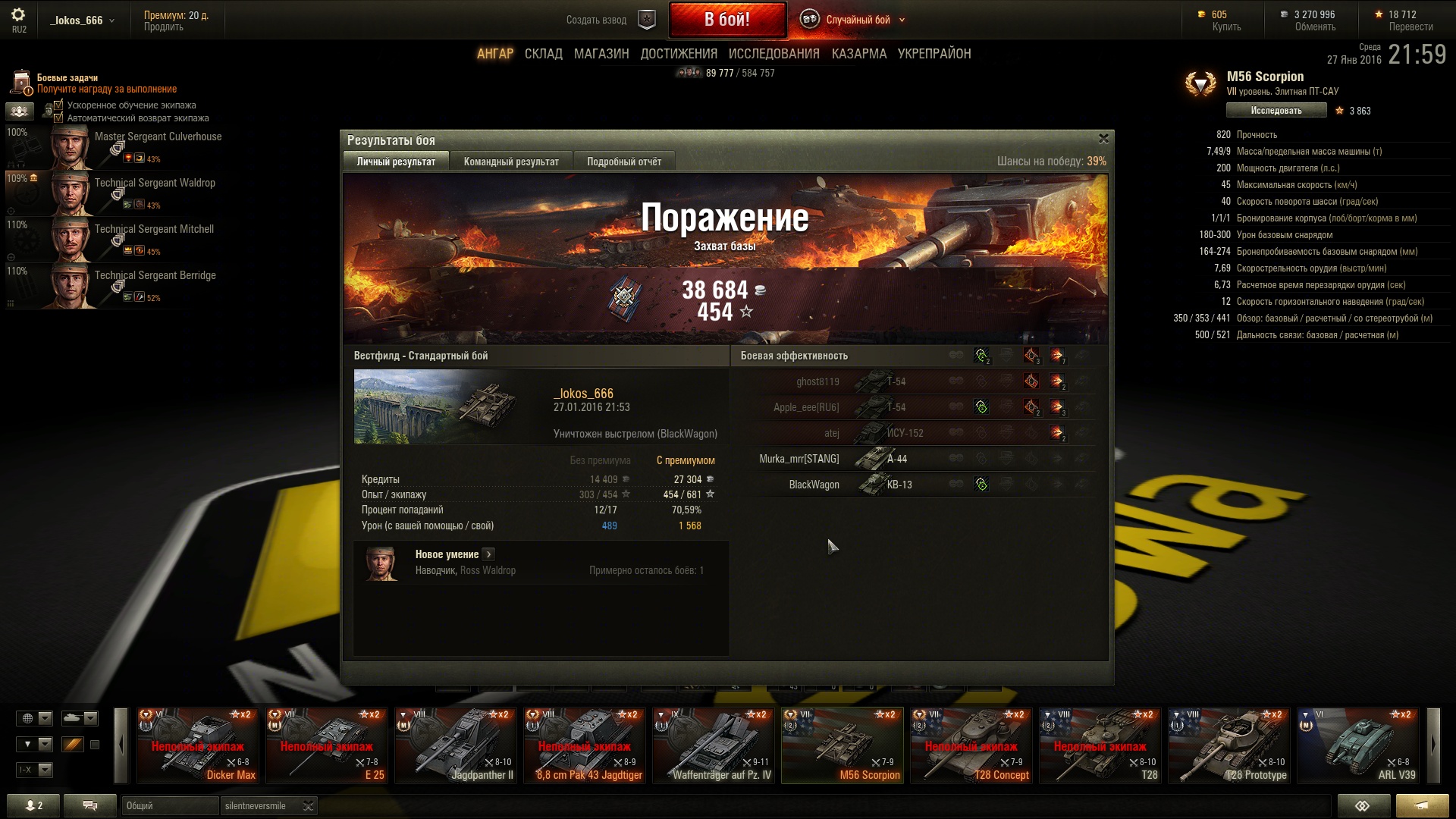The width and height of the screenshot is (1456, 819).
Task: Close the battle results window
Action: tap(1103, 139)
